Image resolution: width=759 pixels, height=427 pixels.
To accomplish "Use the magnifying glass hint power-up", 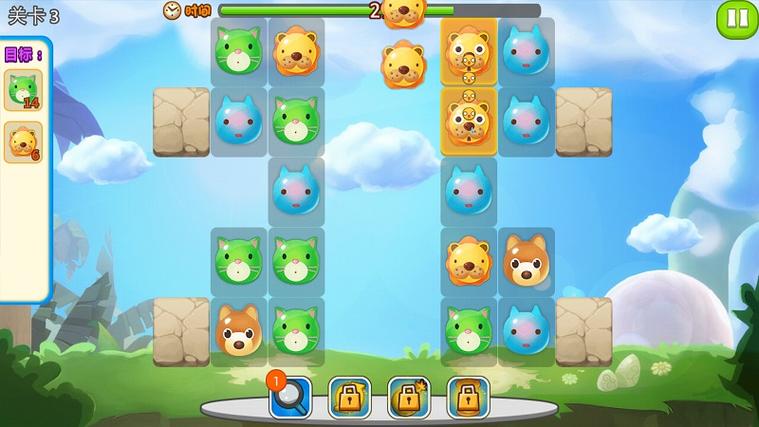I will click(291, 398).
